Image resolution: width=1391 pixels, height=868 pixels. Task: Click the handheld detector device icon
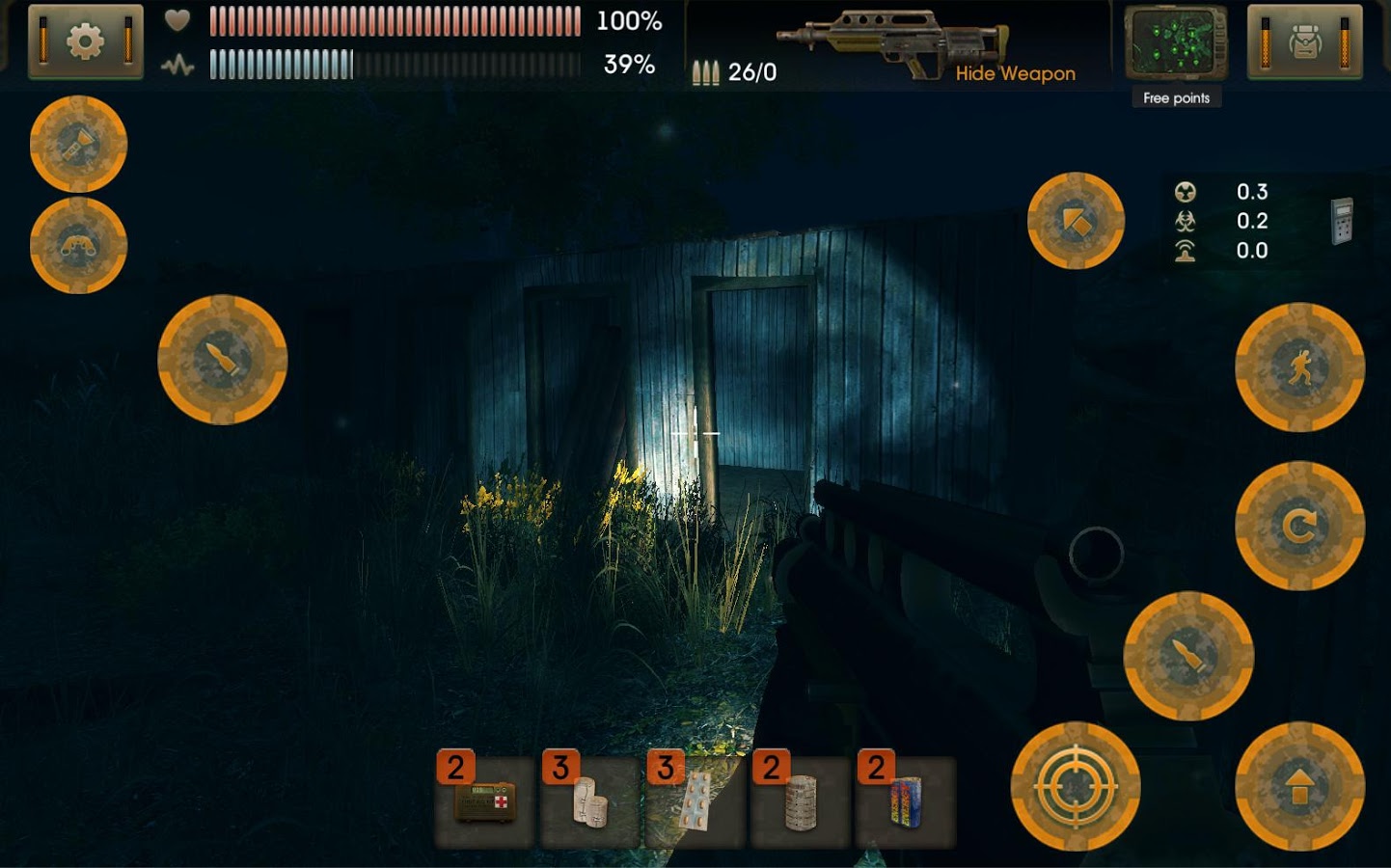(1342, 221)
